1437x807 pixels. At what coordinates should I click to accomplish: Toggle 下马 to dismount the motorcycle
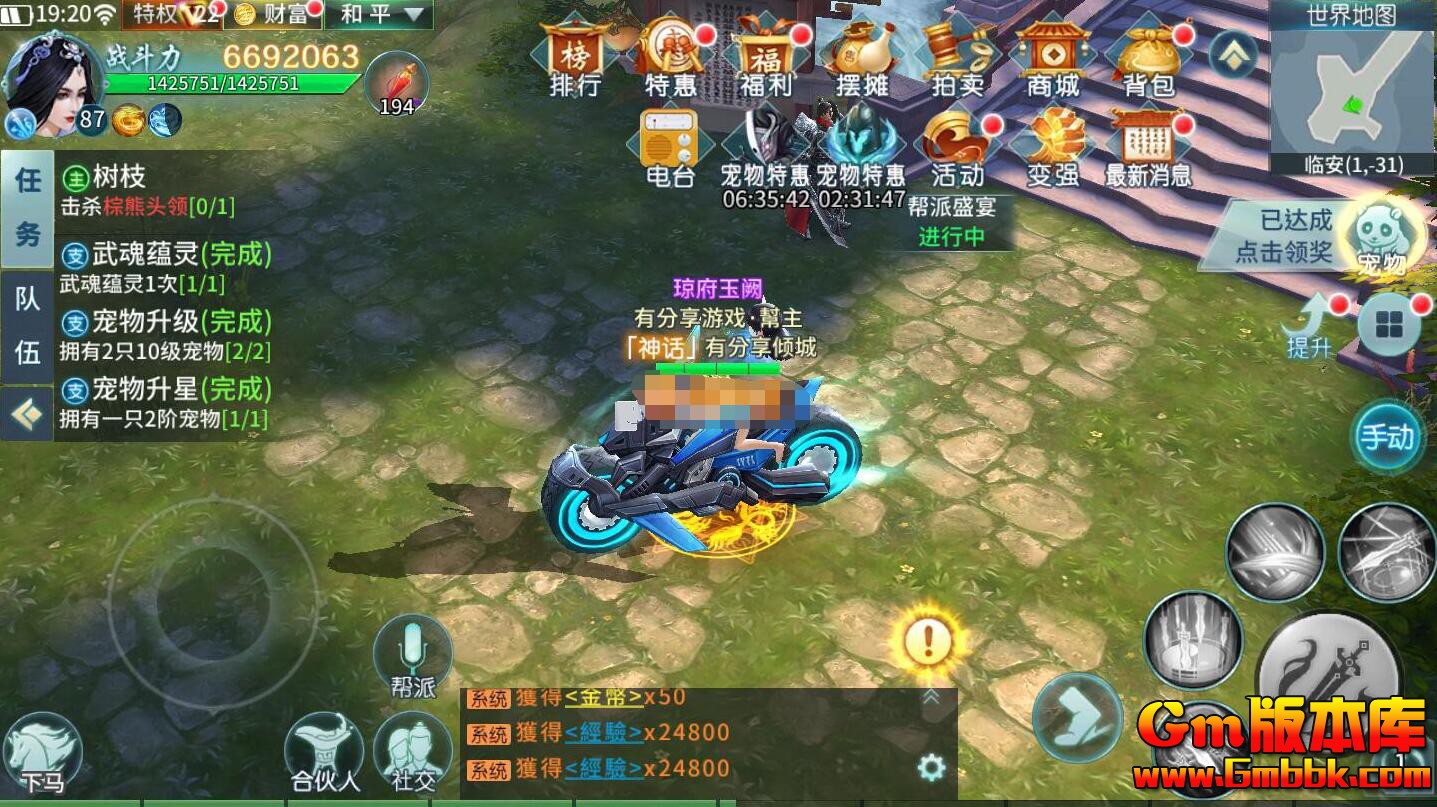pos(42,747)
